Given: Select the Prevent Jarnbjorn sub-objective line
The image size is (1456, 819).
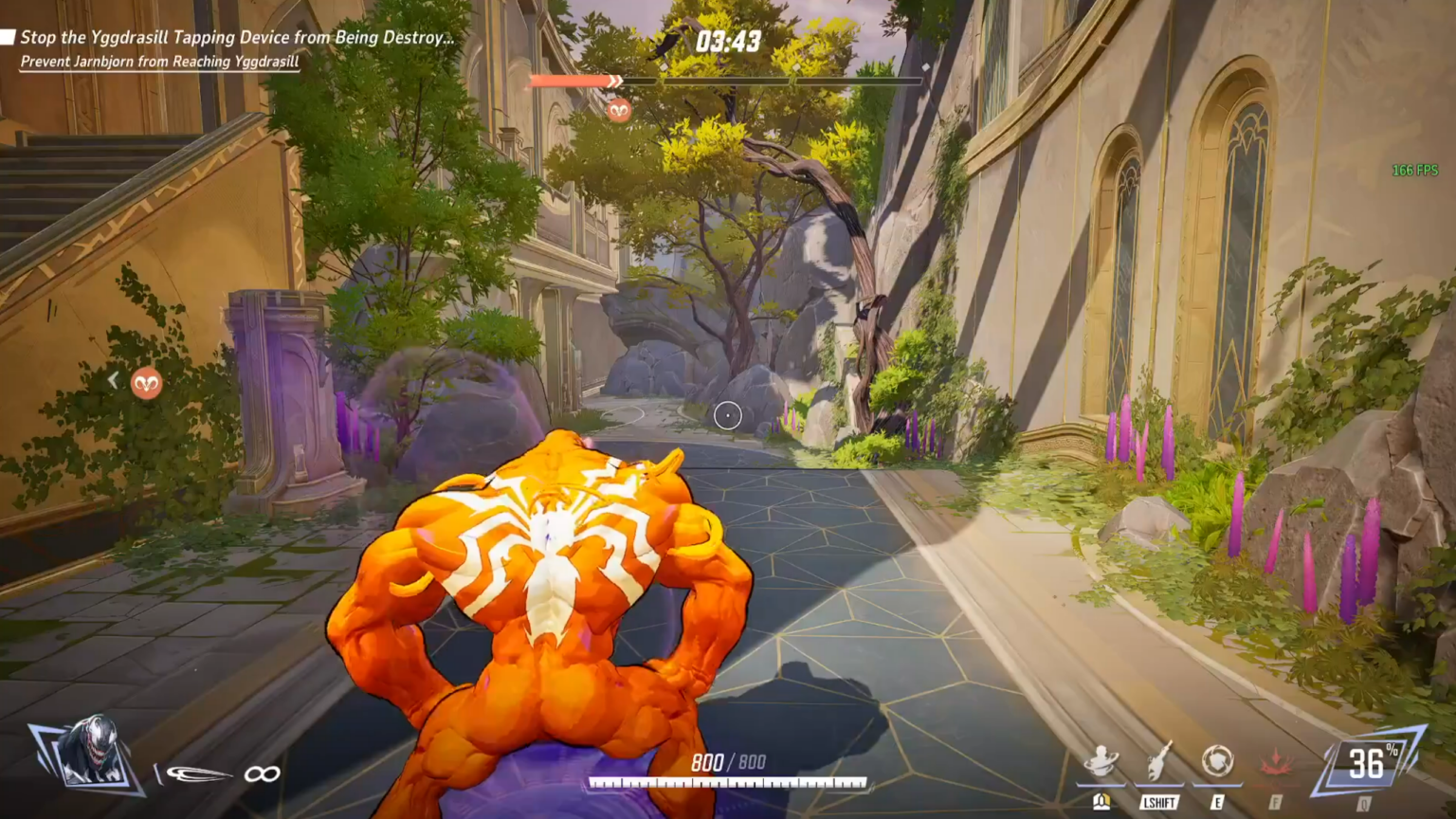Looking at the screenshot, I should 159,62.
